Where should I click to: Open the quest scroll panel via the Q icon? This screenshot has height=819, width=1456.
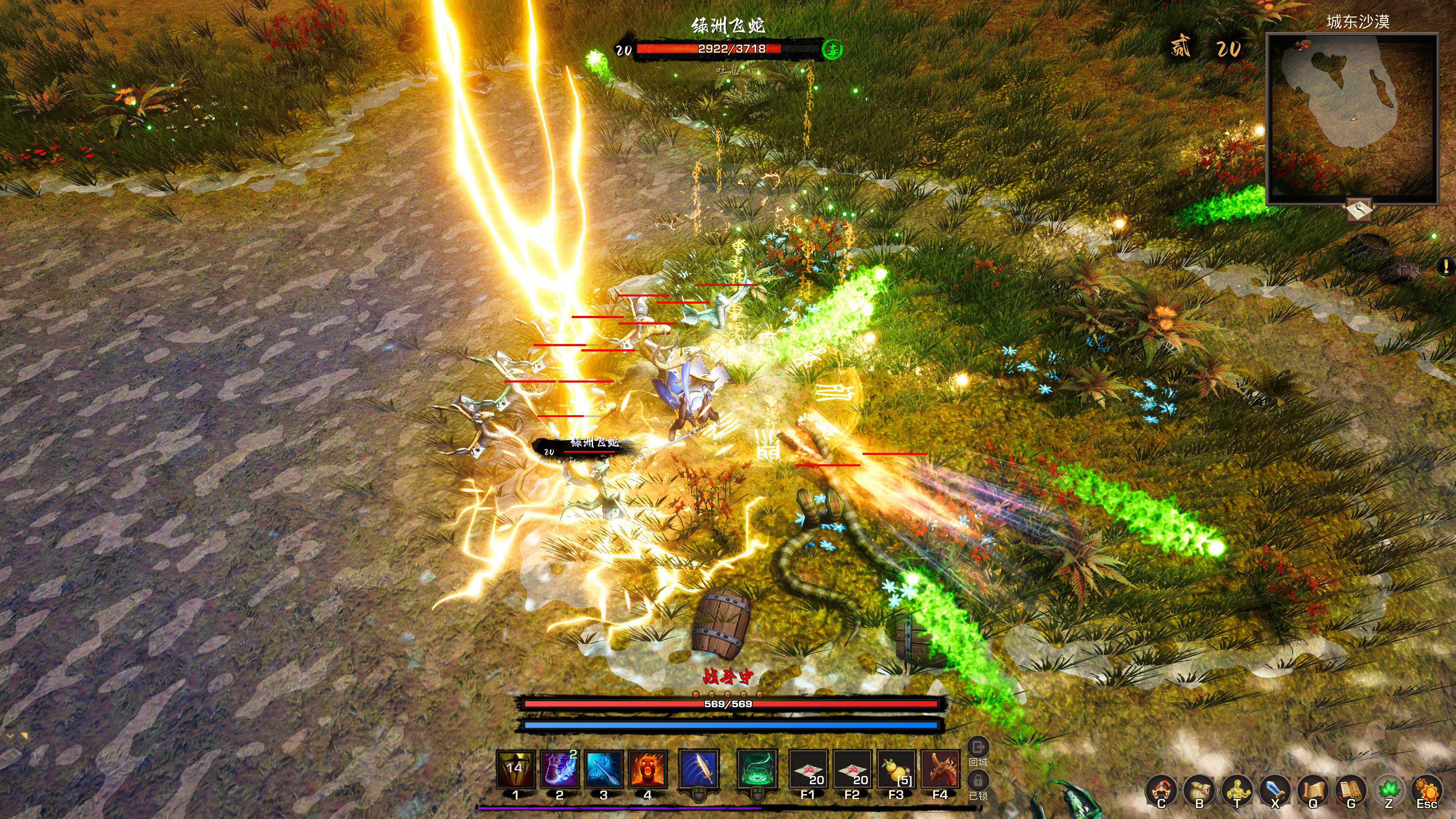[x=1313, y=791]
